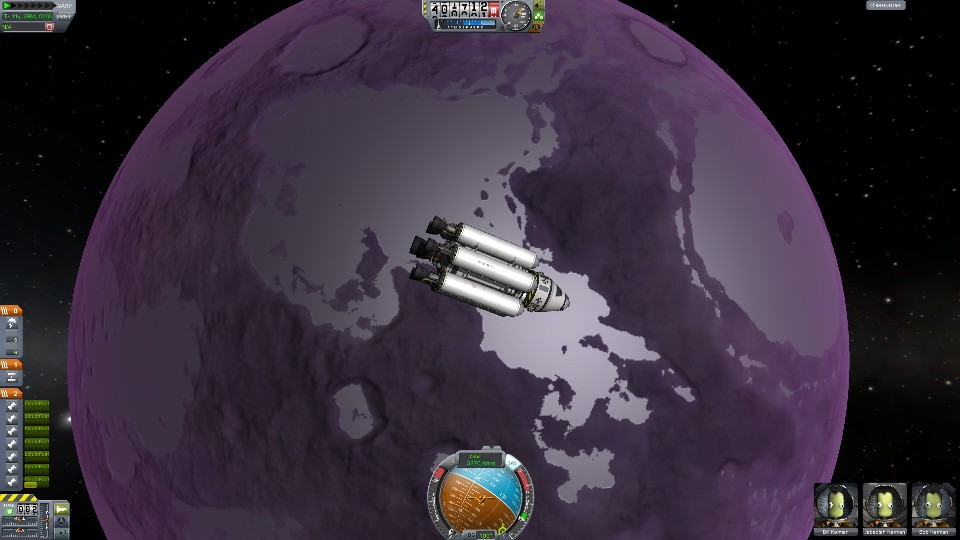
Task: Select the stage 1 orange tab
Action: [11, 365]
